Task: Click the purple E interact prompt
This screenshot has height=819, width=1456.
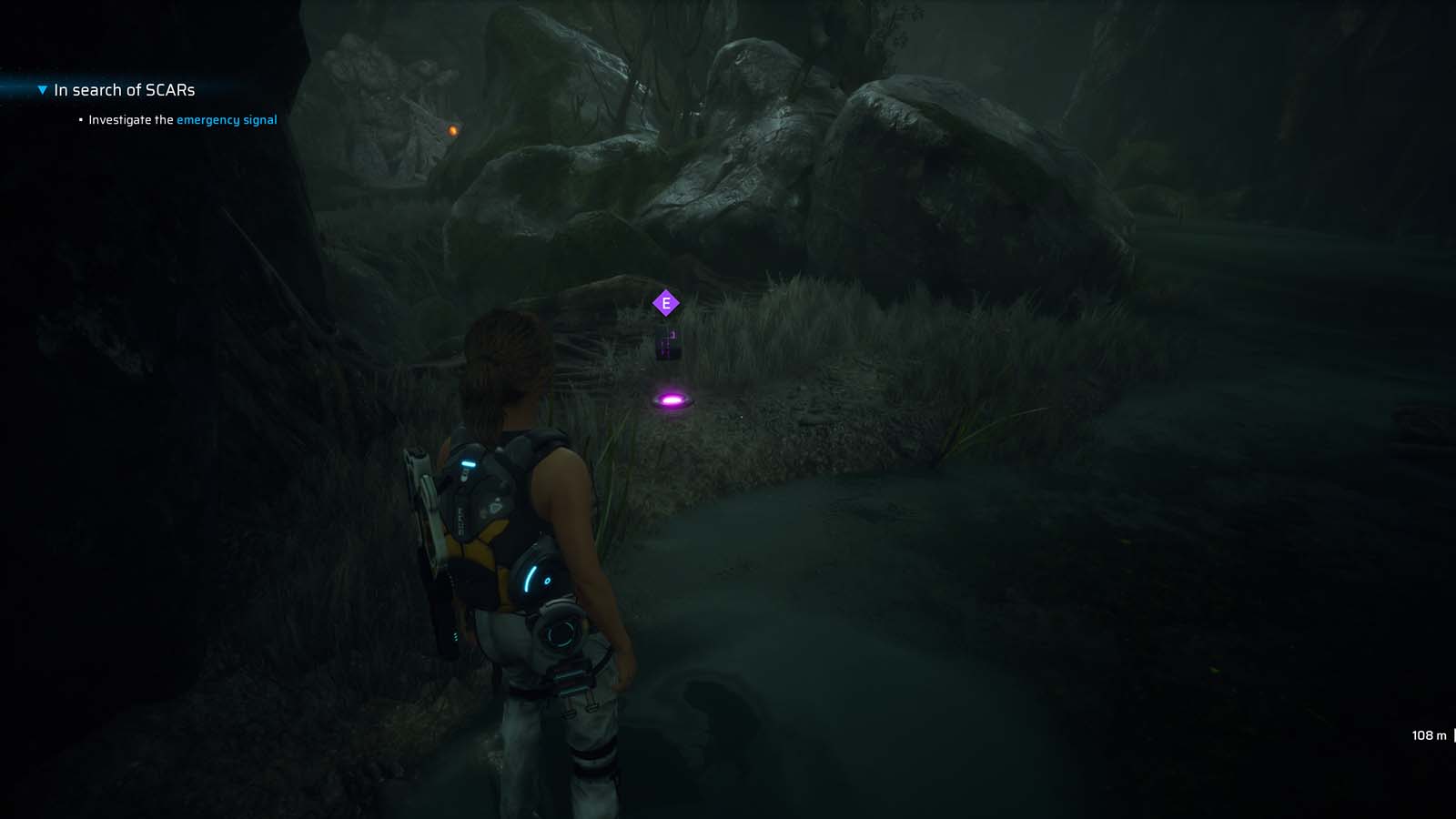Action: pos(665,301)
